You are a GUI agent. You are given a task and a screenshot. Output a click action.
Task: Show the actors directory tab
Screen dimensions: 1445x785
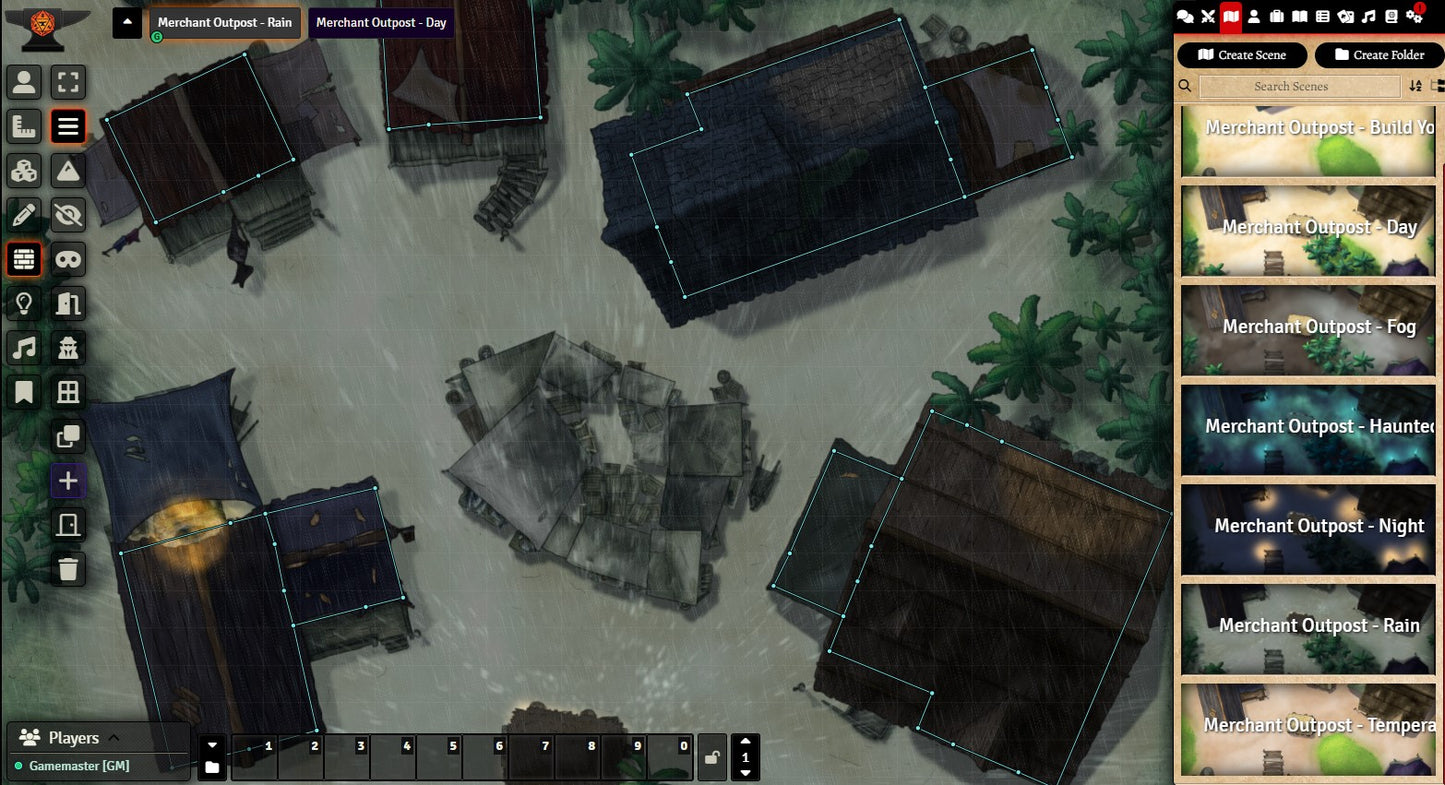tap(1254, 16)
